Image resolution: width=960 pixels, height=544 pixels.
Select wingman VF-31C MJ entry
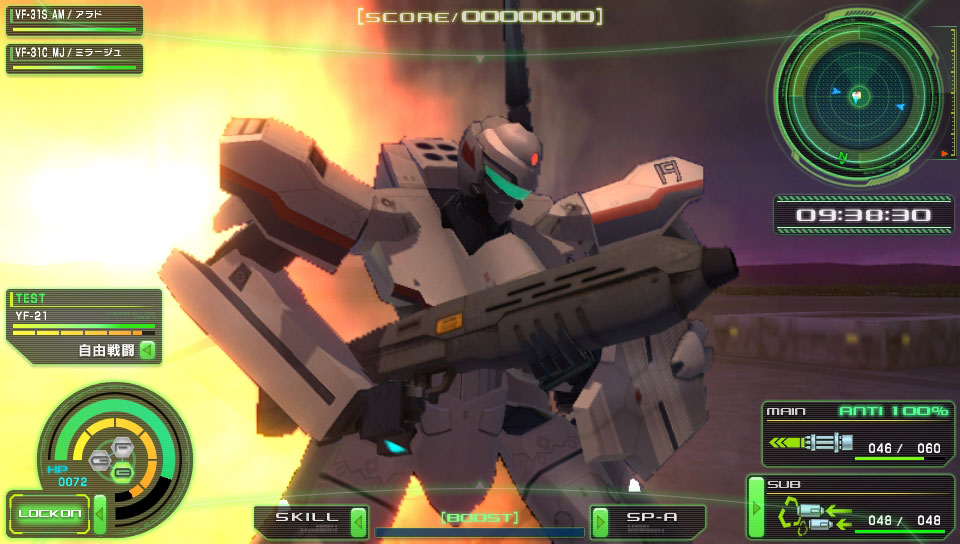coord(74,57)
